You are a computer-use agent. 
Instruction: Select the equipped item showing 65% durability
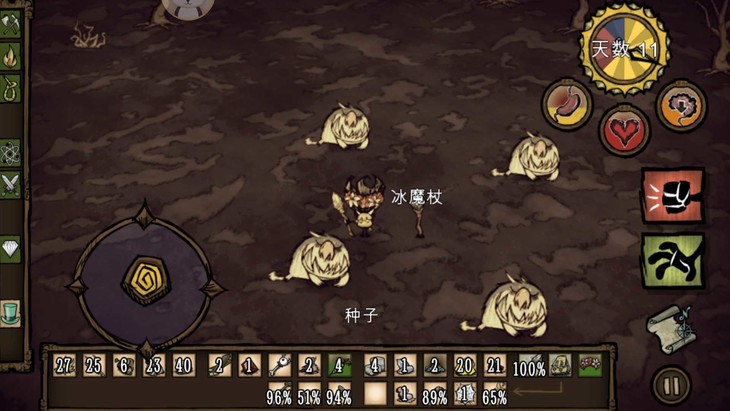(495, 394)
